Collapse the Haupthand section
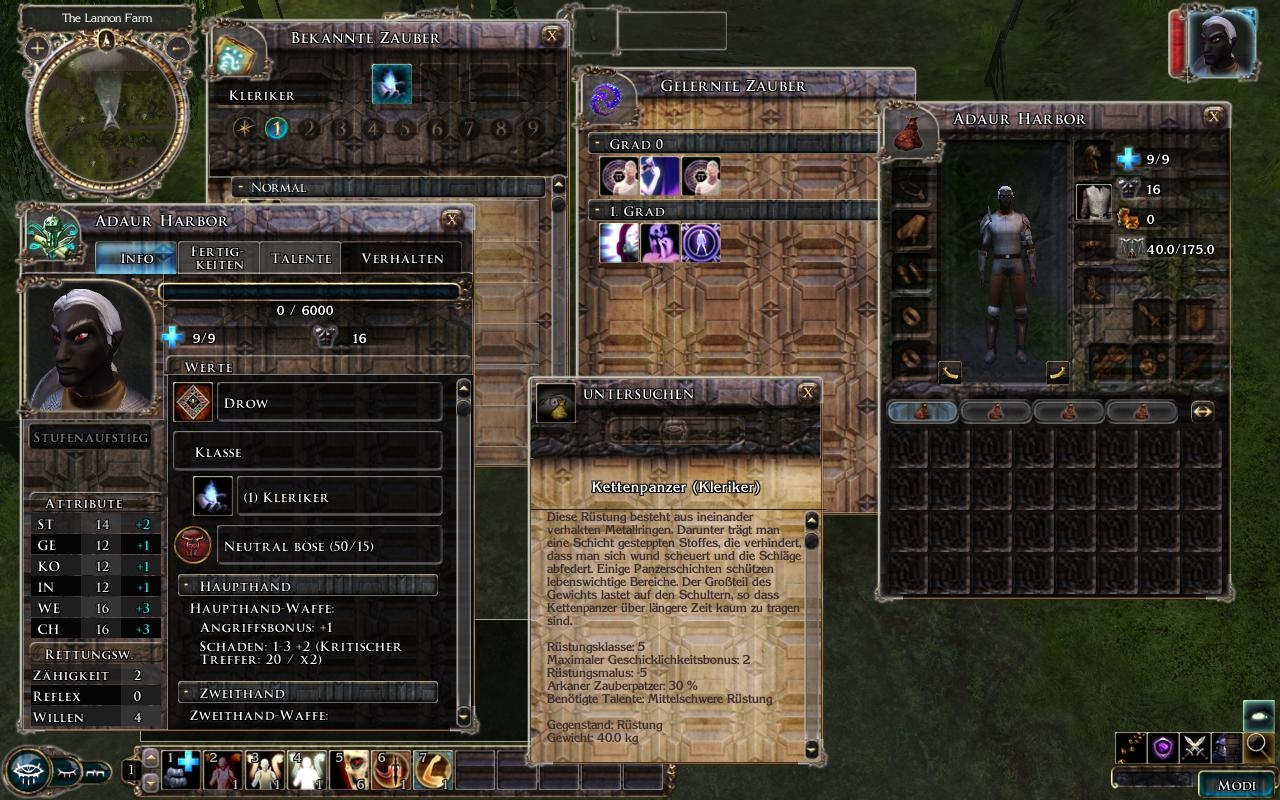Viewport: 1280px width, 800px height. (x=186, y=586)
